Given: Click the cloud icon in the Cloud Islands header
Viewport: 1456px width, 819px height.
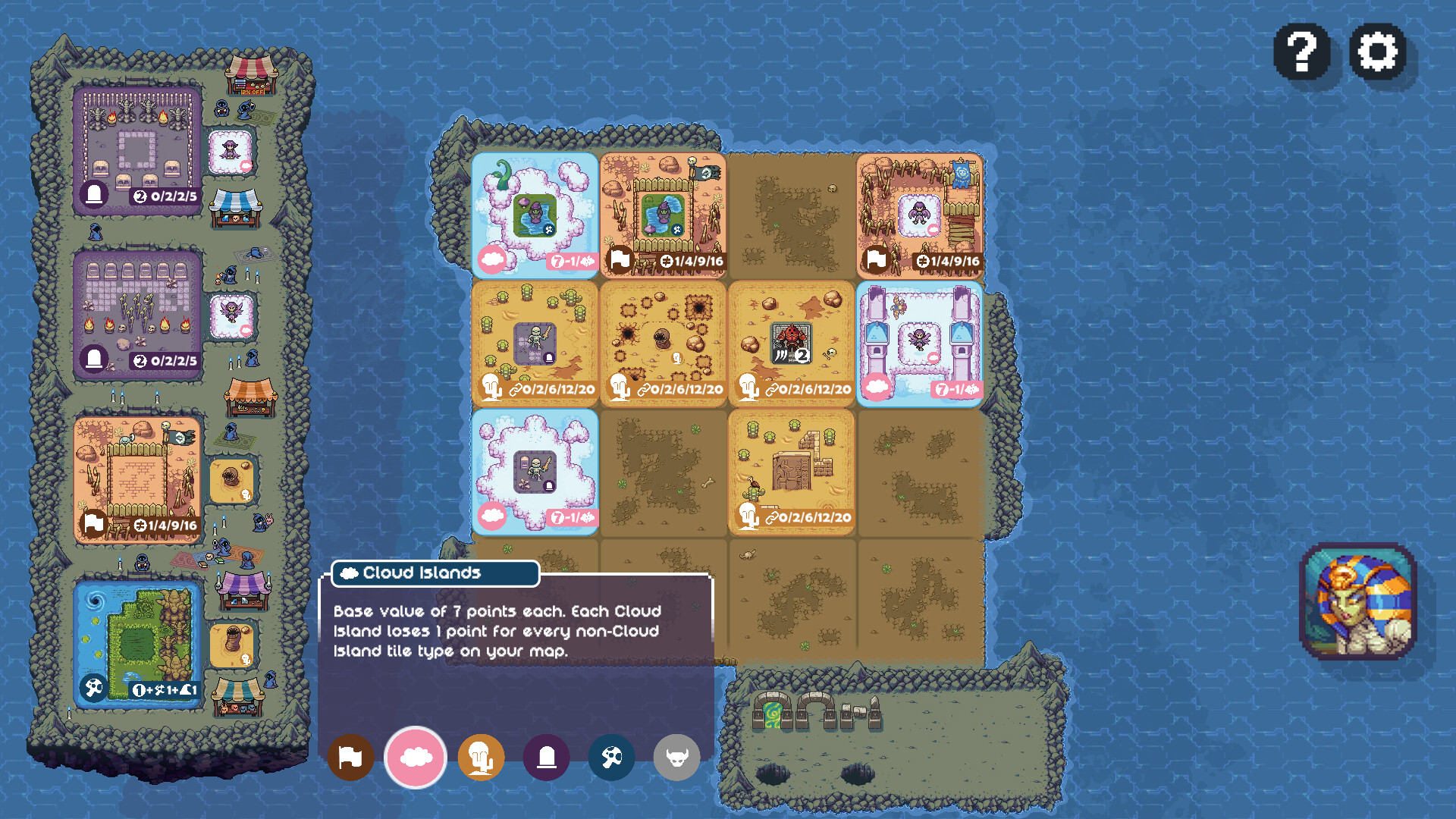Looking at the screenshot, I should click(x=350, y=574).
